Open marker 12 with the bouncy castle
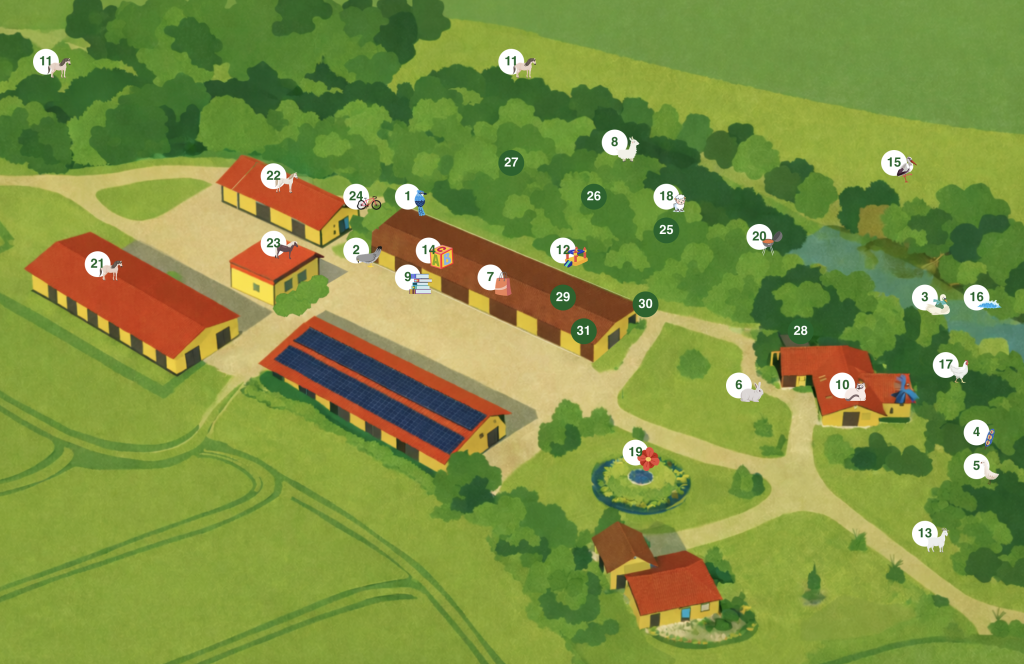 [x=563, y=250]
